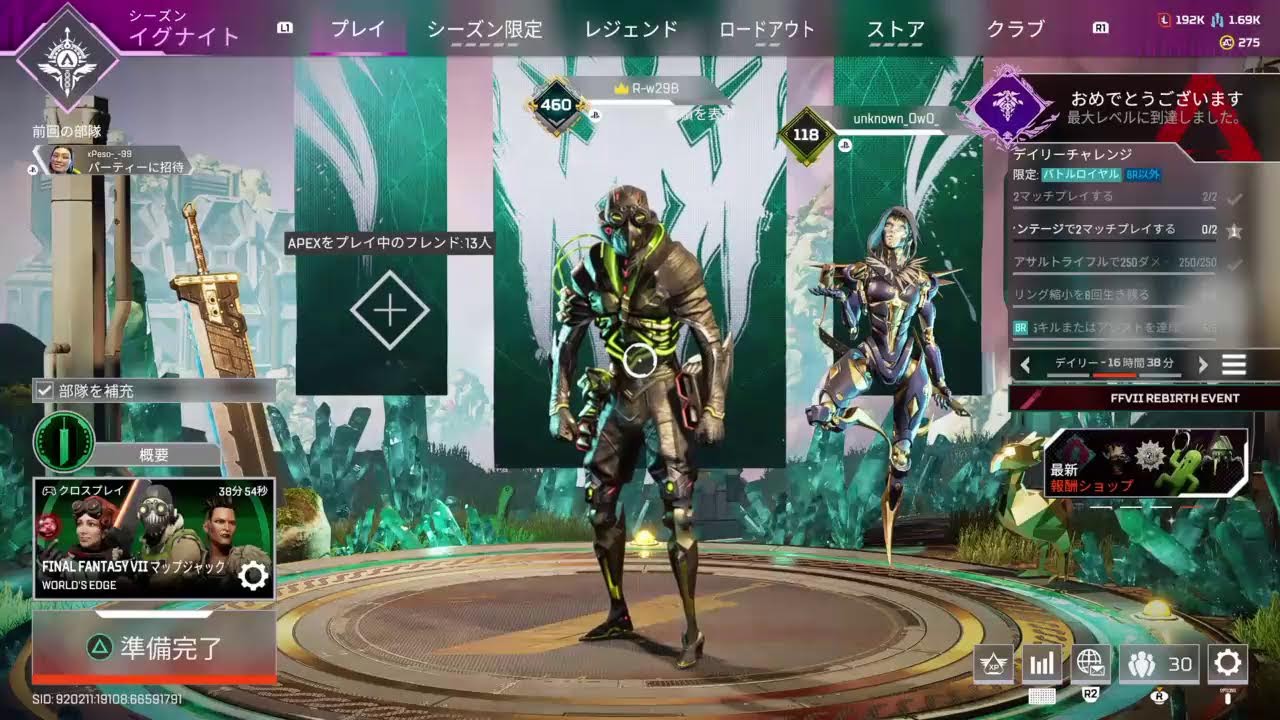Open the social network inbox icon

[1090, 663]
